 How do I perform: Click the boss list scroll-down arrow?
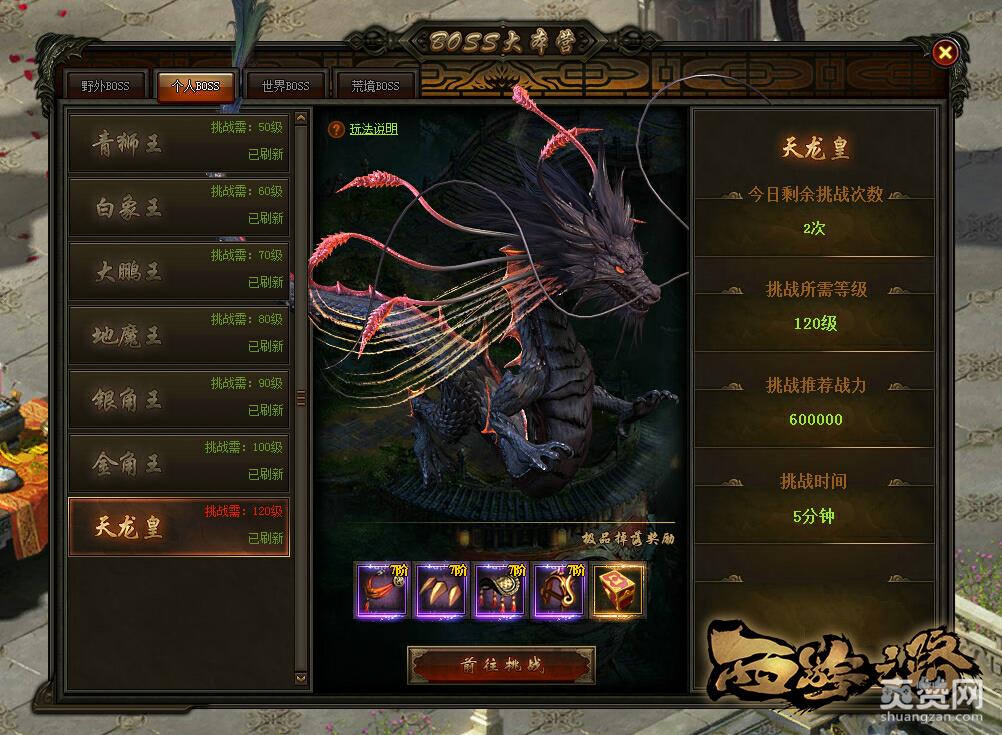(302, 678)
